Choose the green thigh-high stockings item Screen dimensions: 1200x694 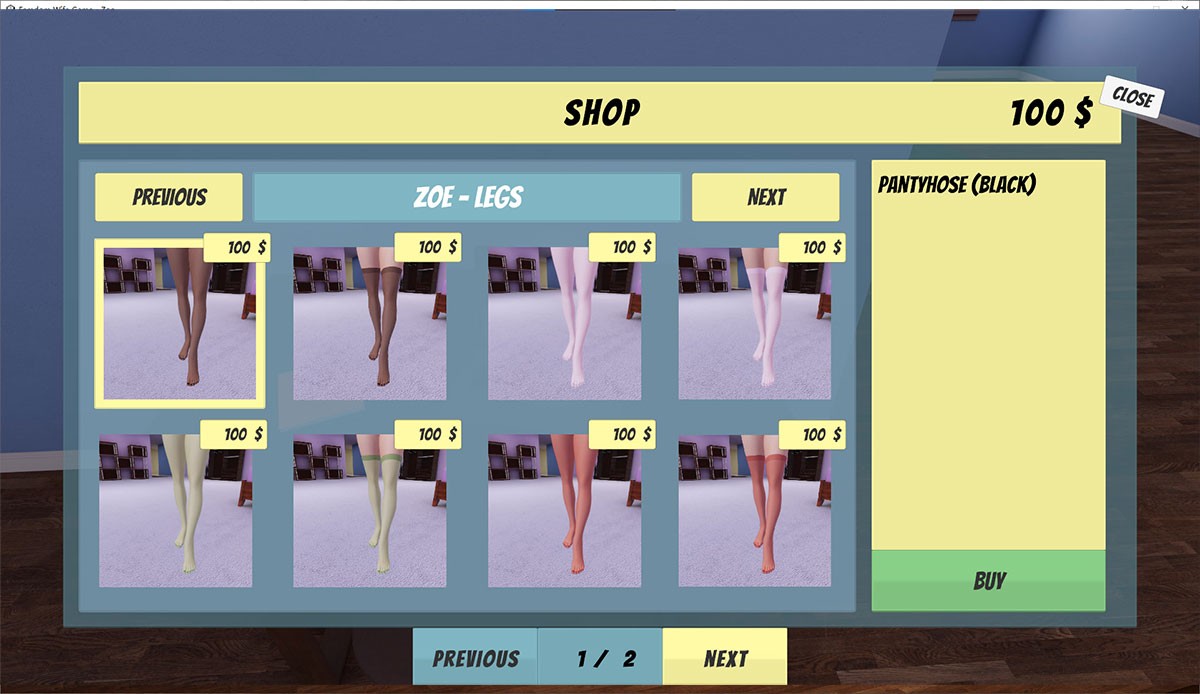[x=370, y=512]
